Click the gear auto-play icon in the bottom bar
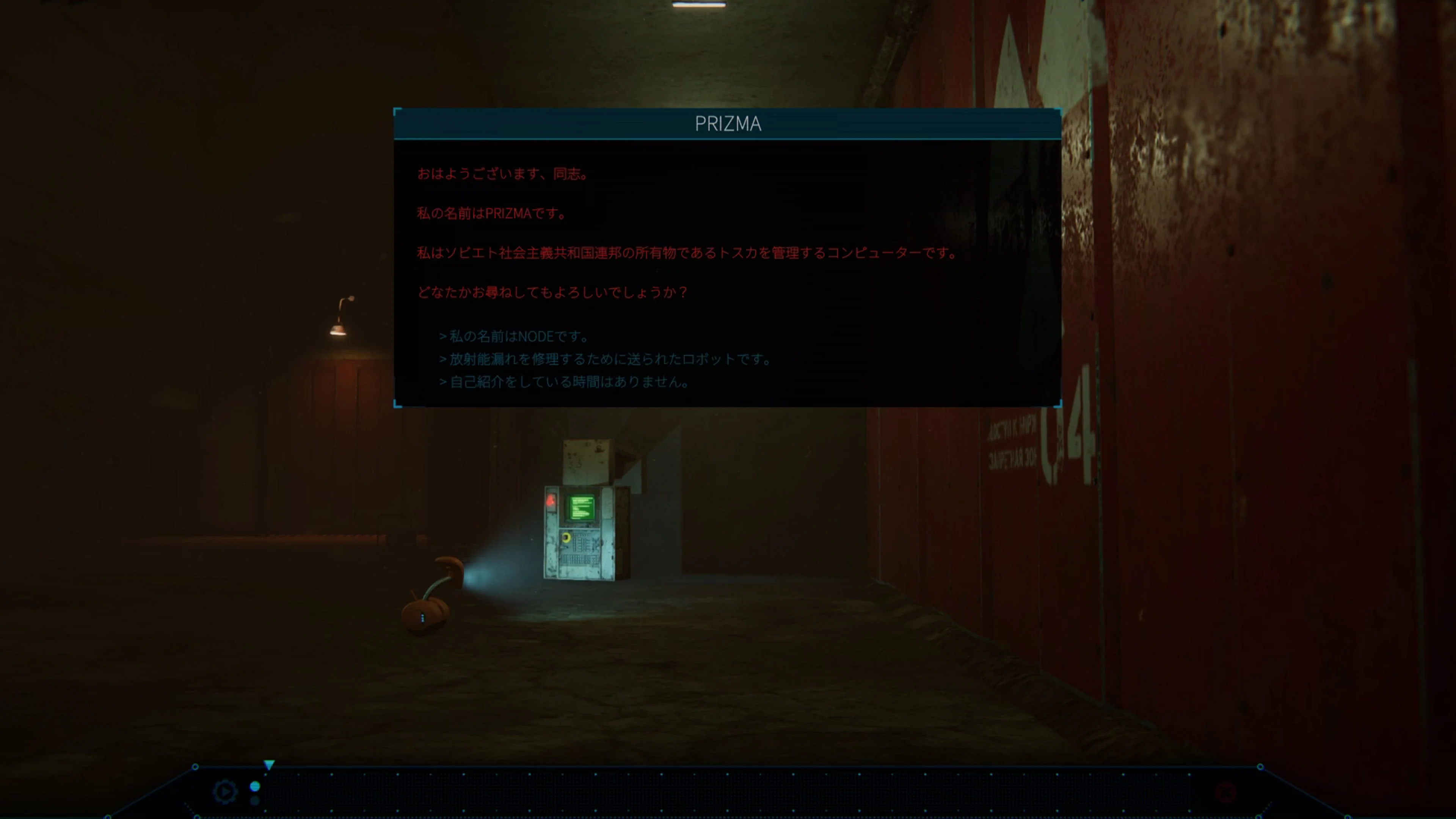The width and height of the screenshot is (1456, 819). (x=225, y=791)
